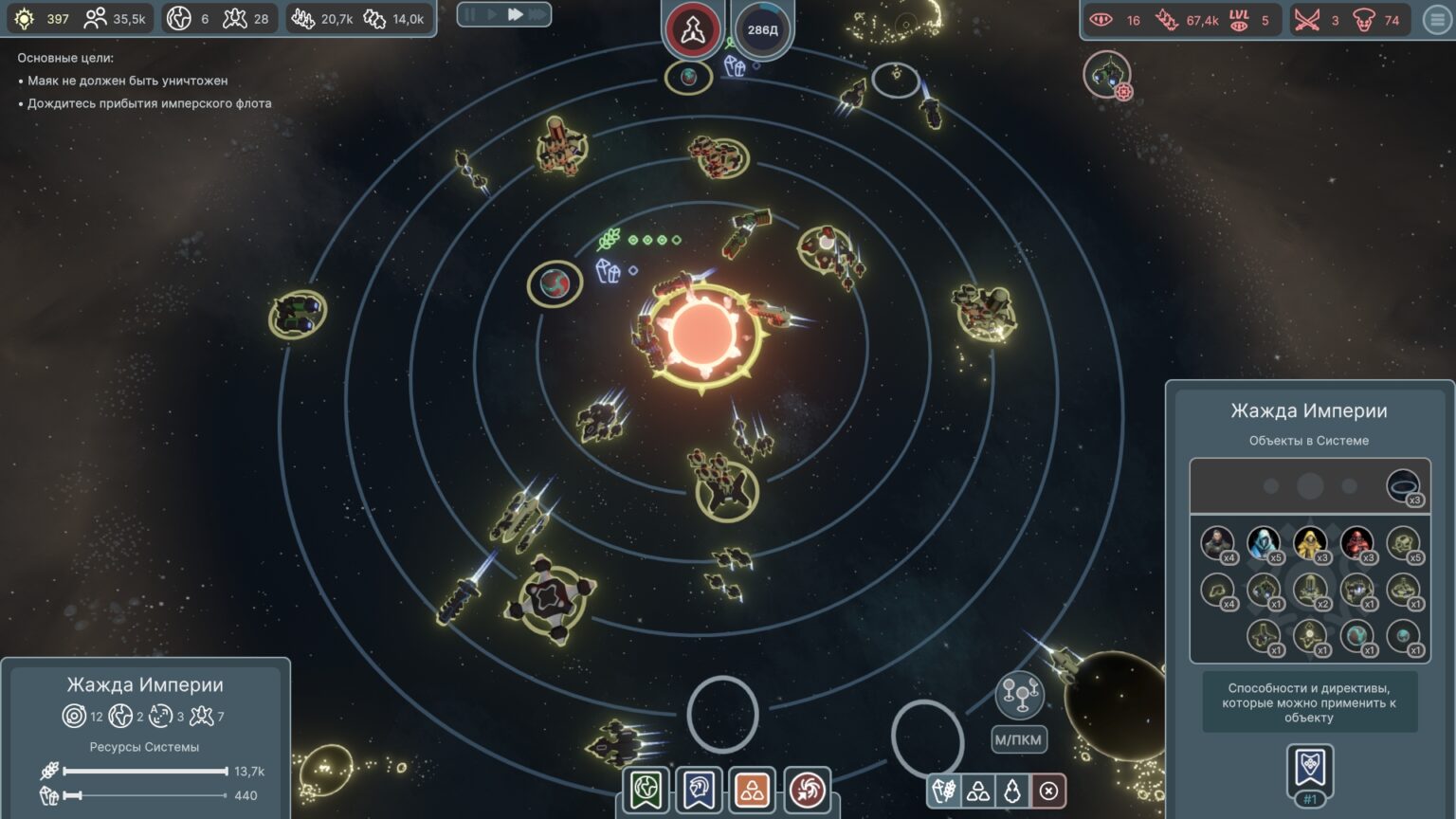Open the green planet banner tab
This screenshot has width=1456, height=819.
pyautogui.click(x=646, y=790)
